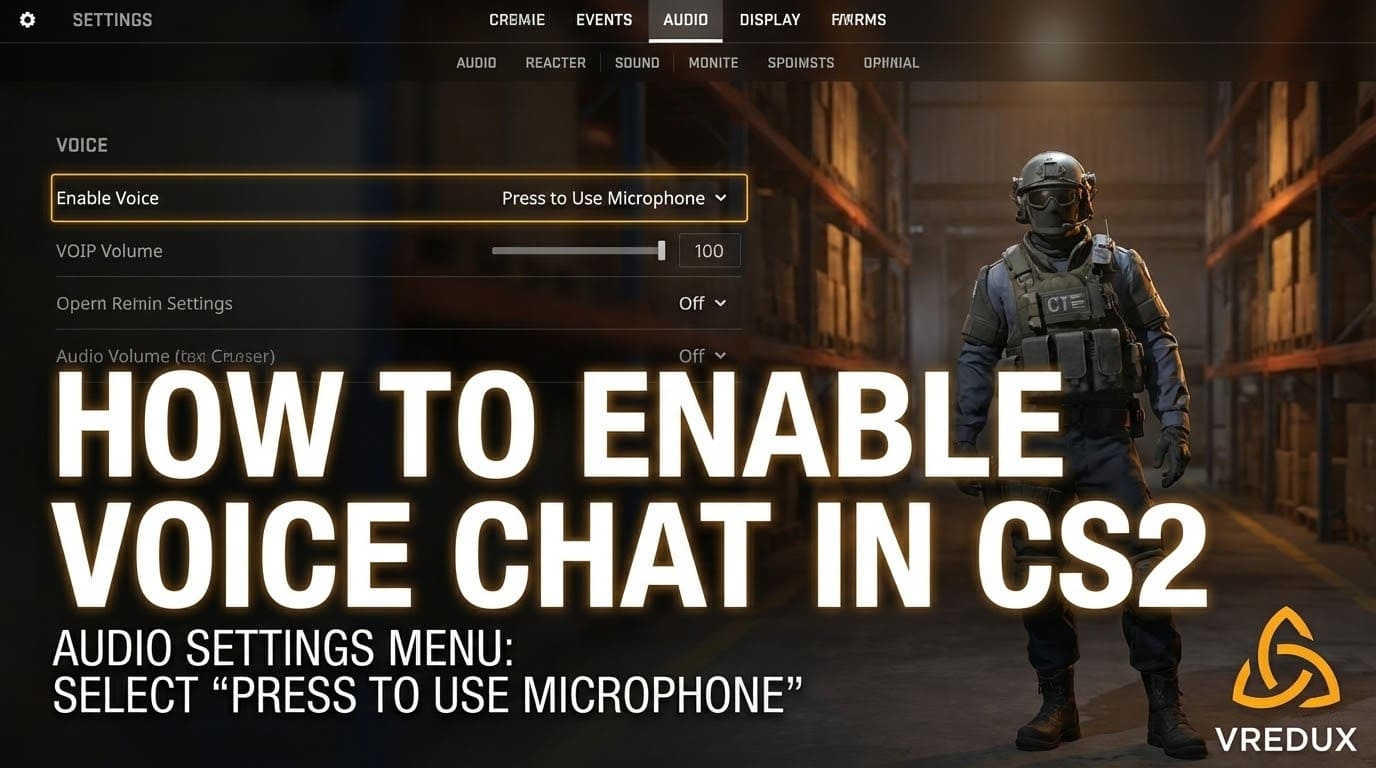Switch to the MONITE sub-tab
This screenshot has height=768, width=1376.
point(713,62)
